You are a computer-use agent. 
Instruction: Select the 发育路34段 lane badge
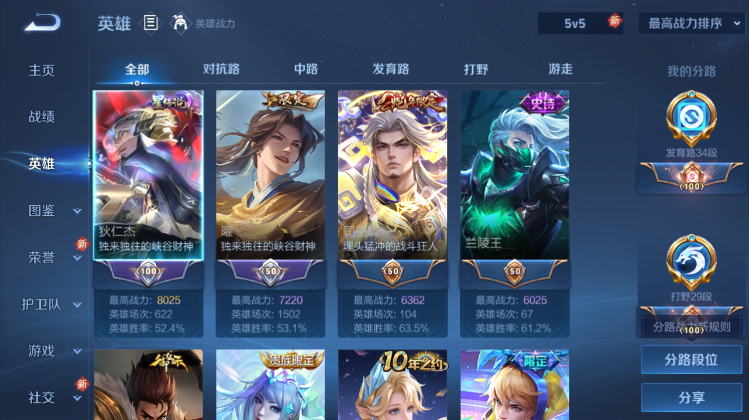click(691, 125)
